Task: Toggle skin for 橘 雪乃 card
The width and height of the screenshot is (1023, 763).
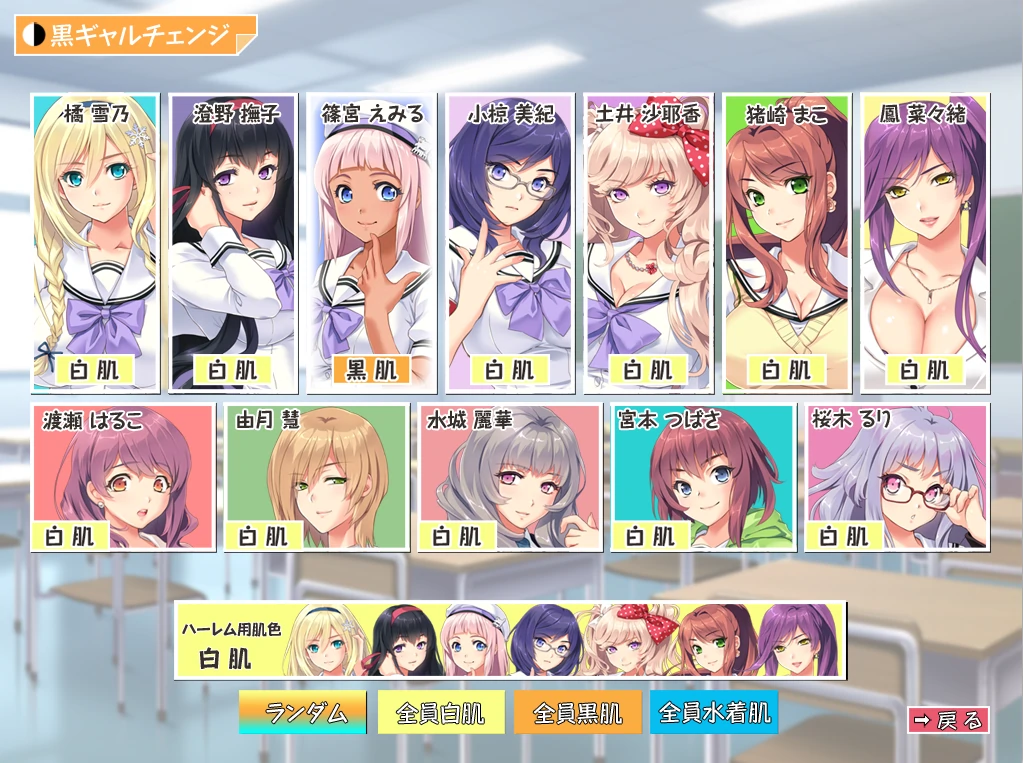Action: [95, 242]
